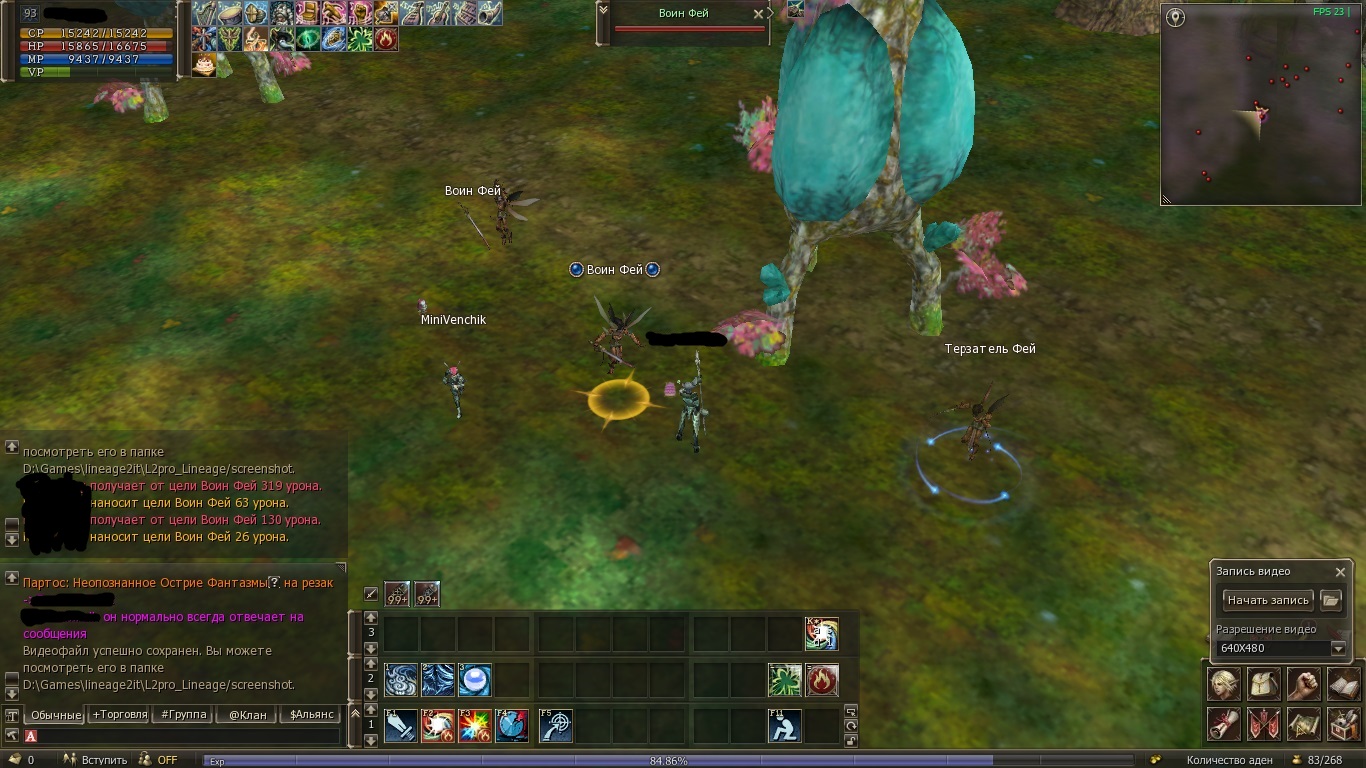Image resolution: width=1366 pixels, height=768 pixels.
Task: Activate the red flame skill icon
Action: pyautogui.click(x=822, y=680)
